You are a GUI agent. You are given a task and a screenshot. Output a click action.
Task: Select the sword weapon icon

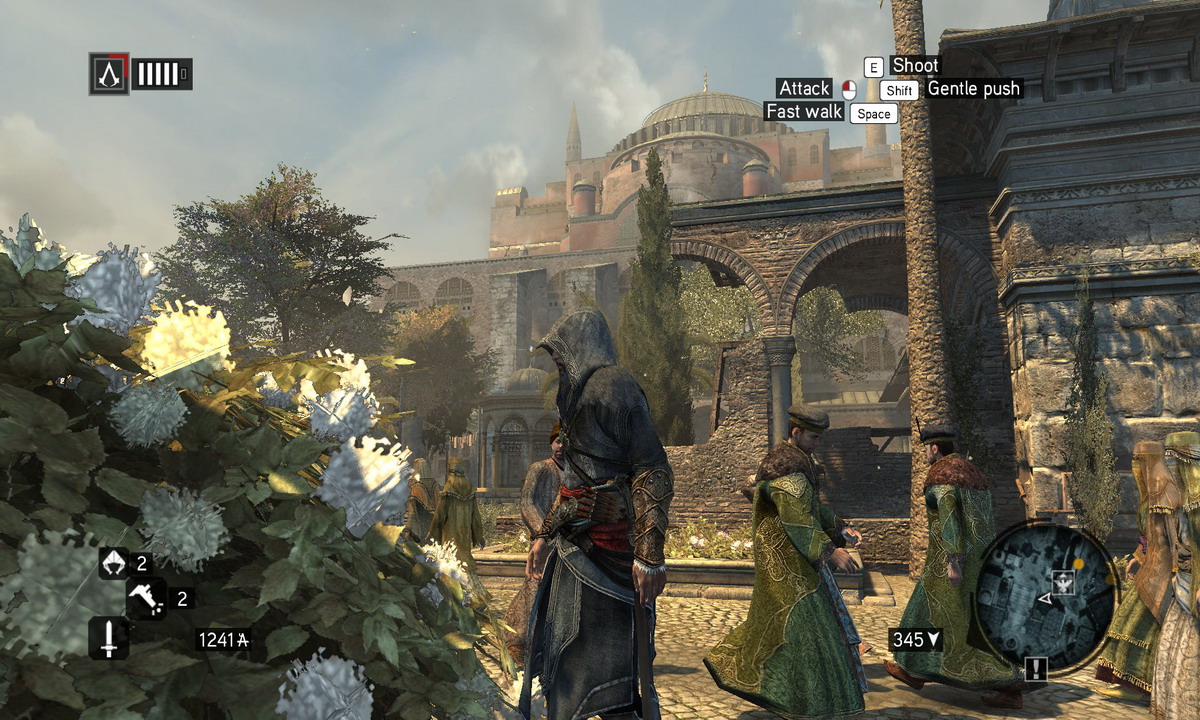tap(108, 638)
